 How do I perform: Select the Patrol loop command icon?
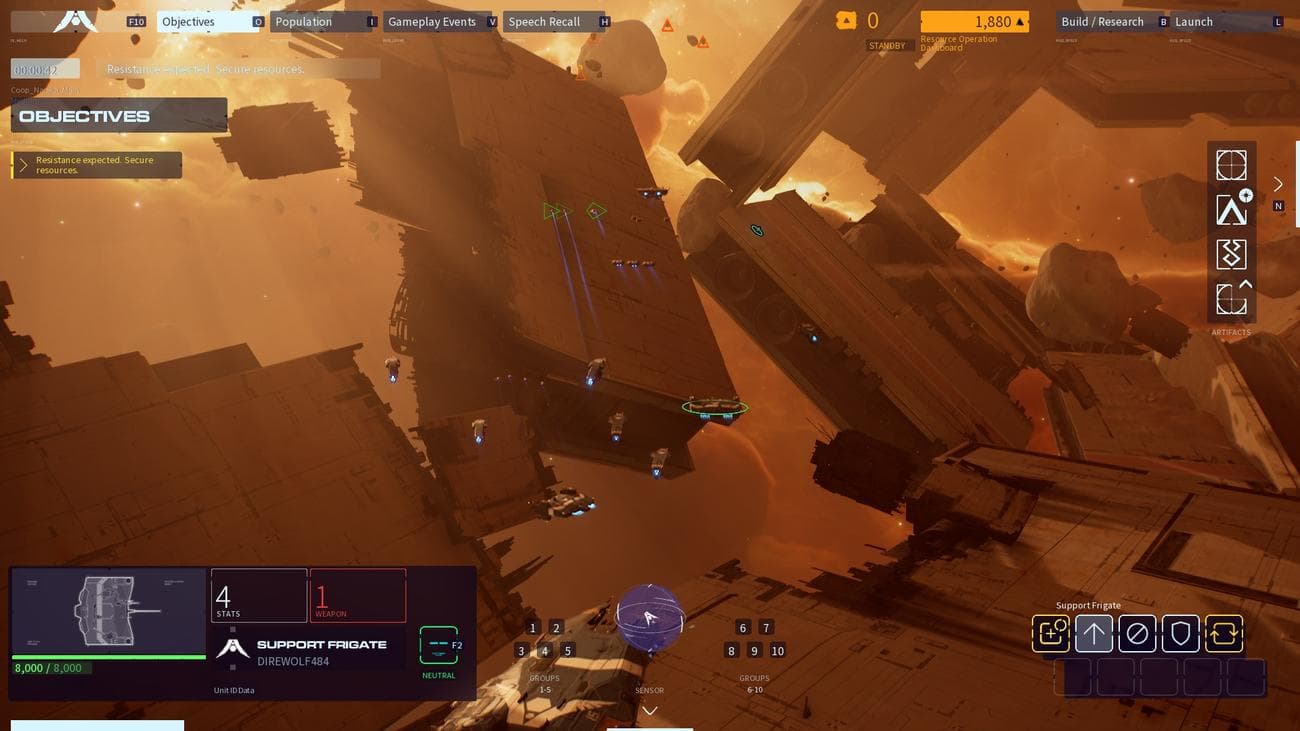click(x=1223, y=632)
